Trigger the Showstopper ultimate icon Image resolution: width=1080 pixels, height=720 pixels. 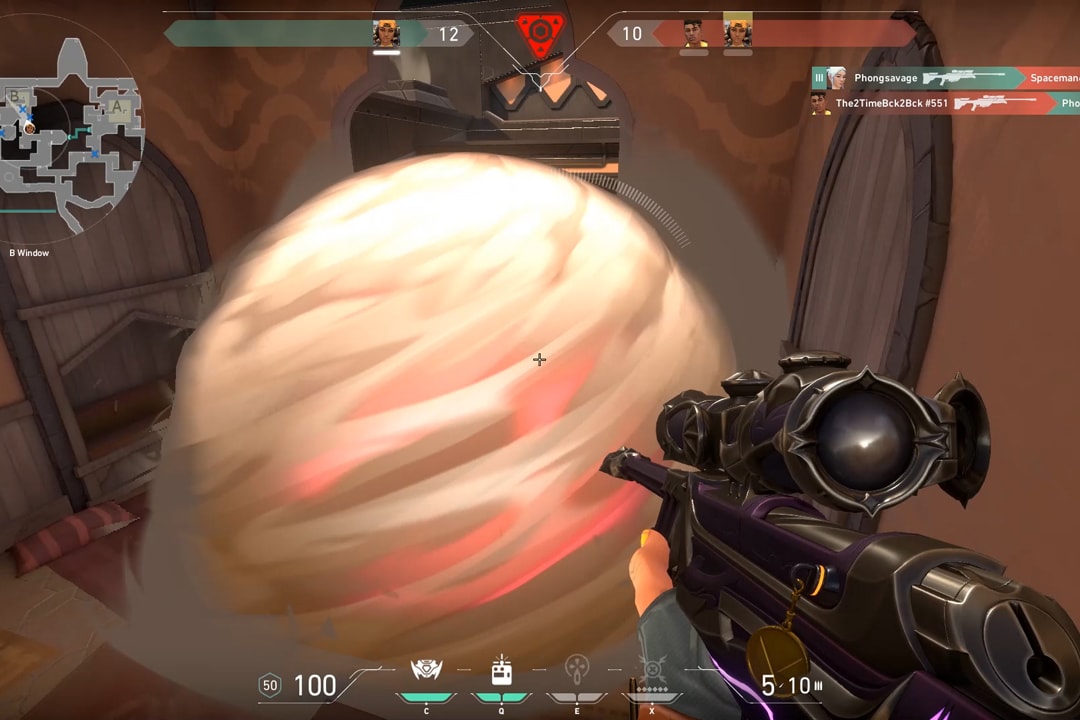pos(653,670)
